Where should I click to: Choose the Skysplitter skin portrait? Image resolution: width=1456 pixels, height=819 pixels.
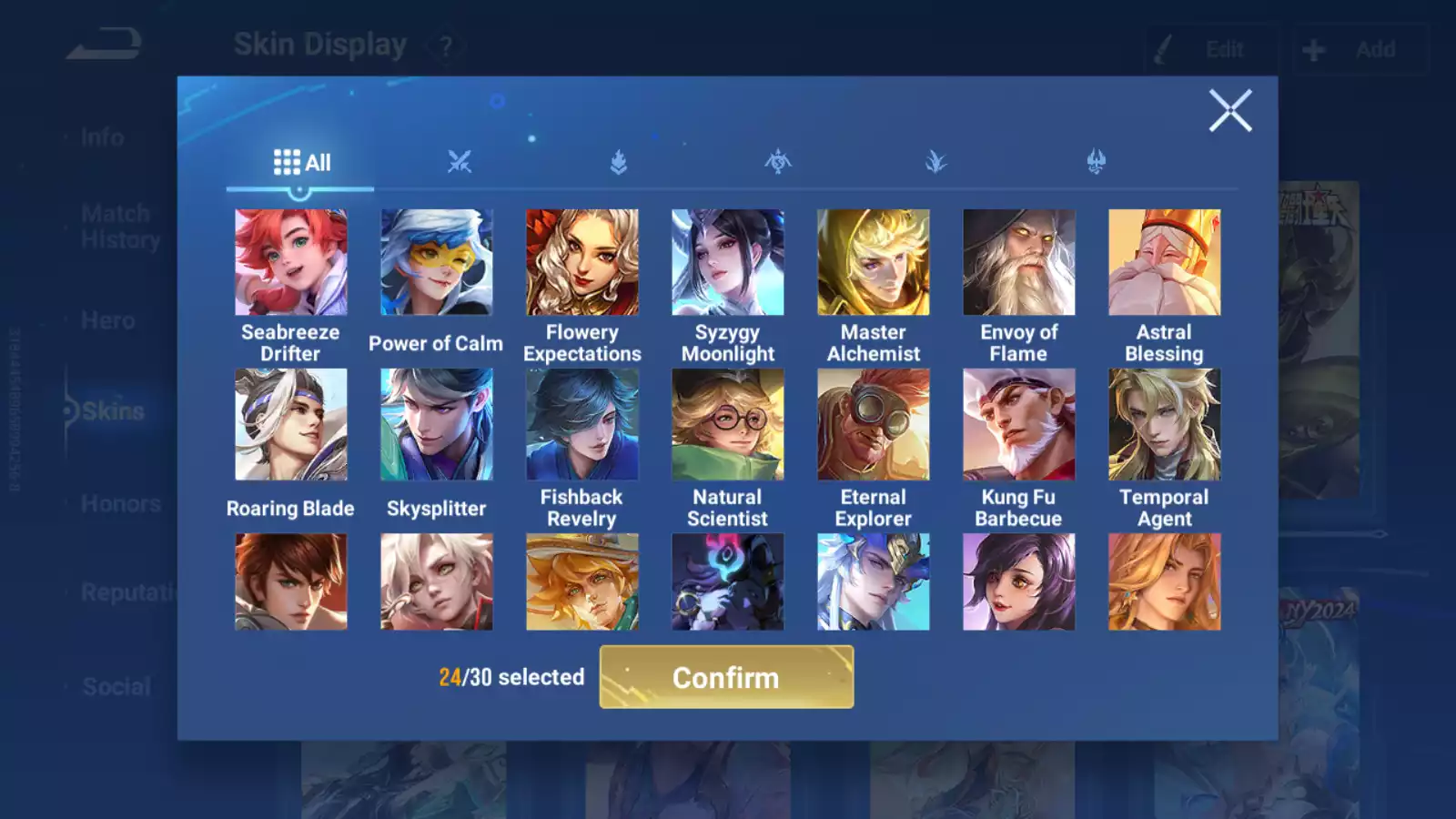[437, 424]
